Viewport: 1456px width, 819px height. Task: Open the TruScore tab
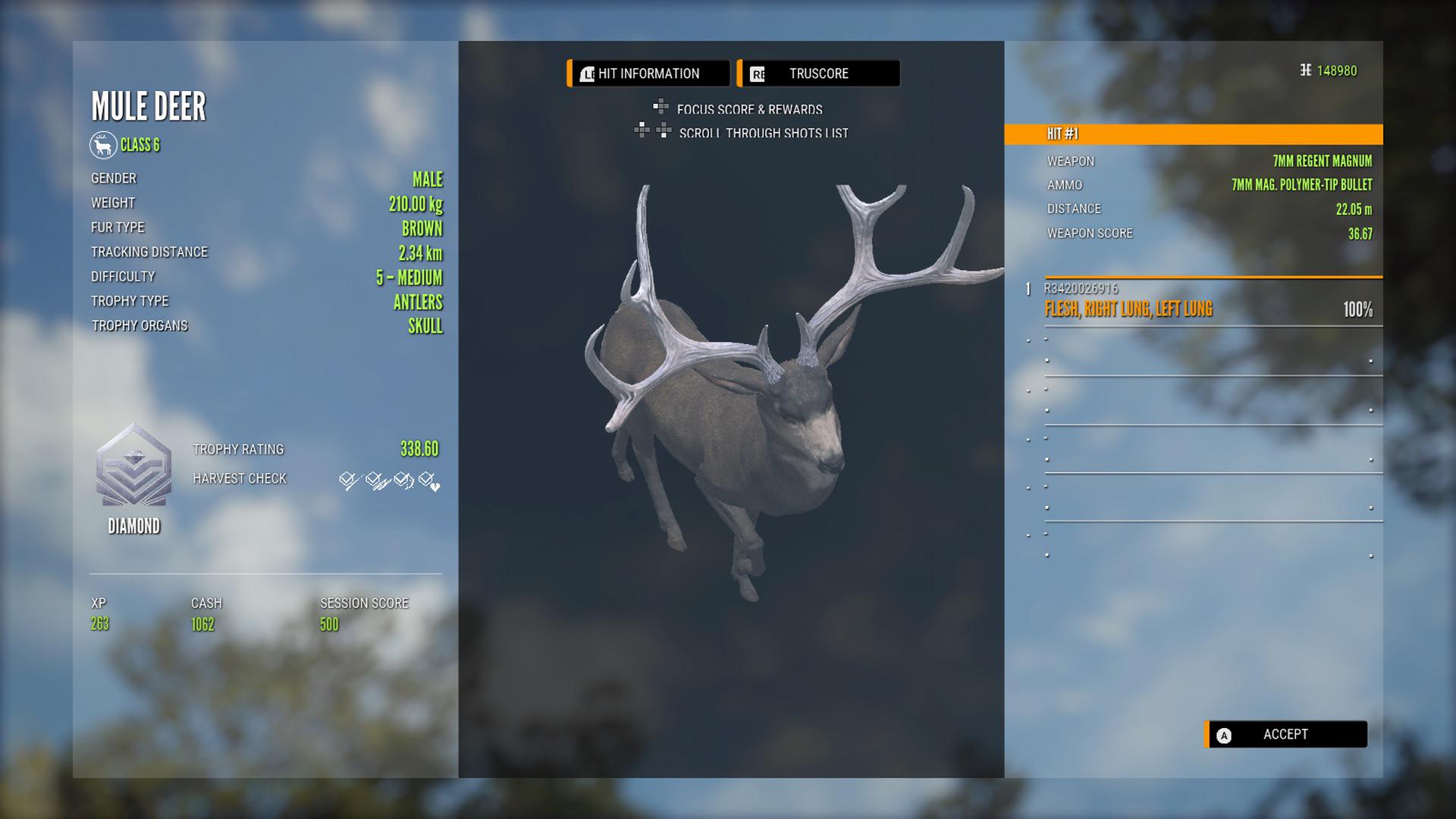pyautogui.click(x=818, y=74)
